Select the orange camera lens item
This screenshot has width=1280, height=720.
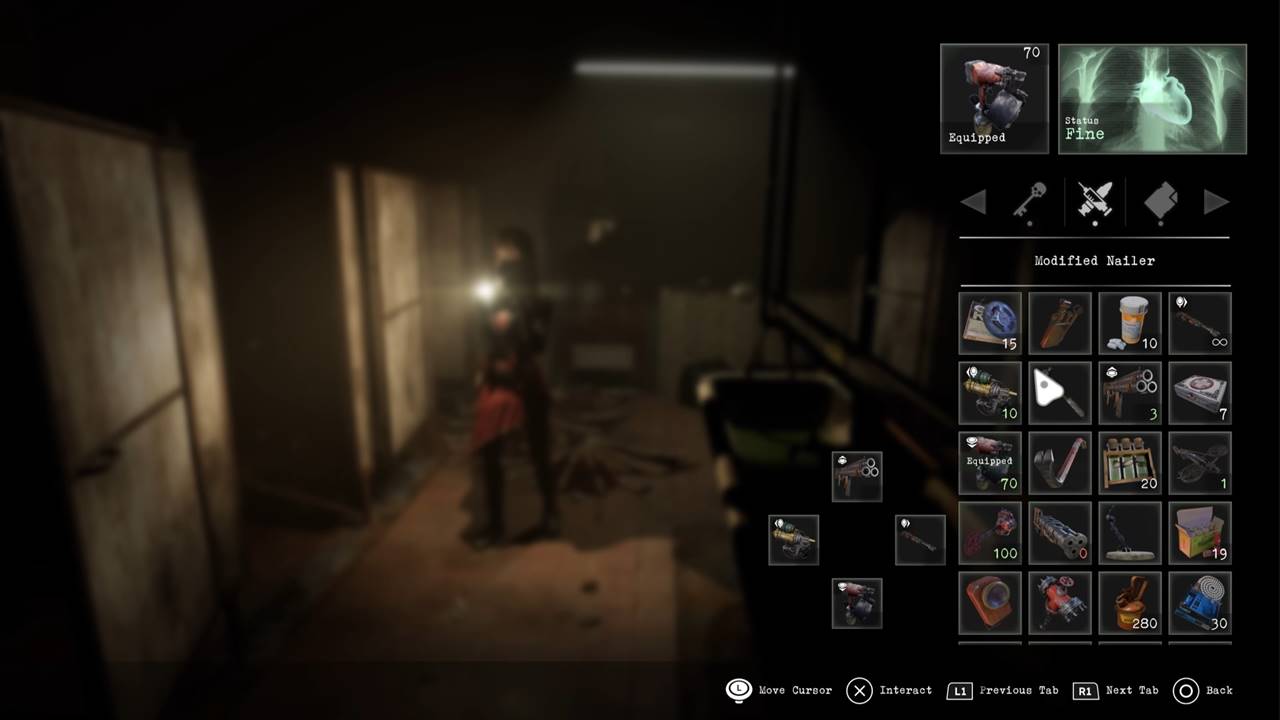coord(990,603)
